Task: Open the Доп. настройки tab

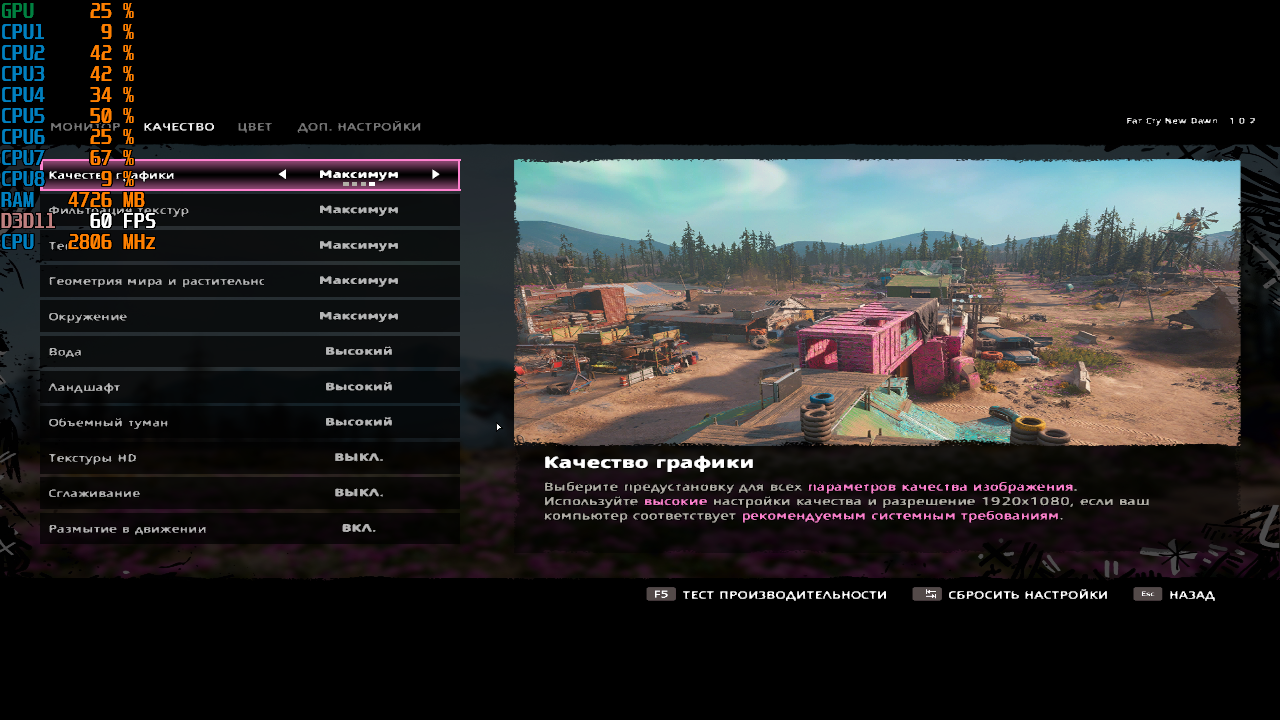Action: [x=359, y=127]
